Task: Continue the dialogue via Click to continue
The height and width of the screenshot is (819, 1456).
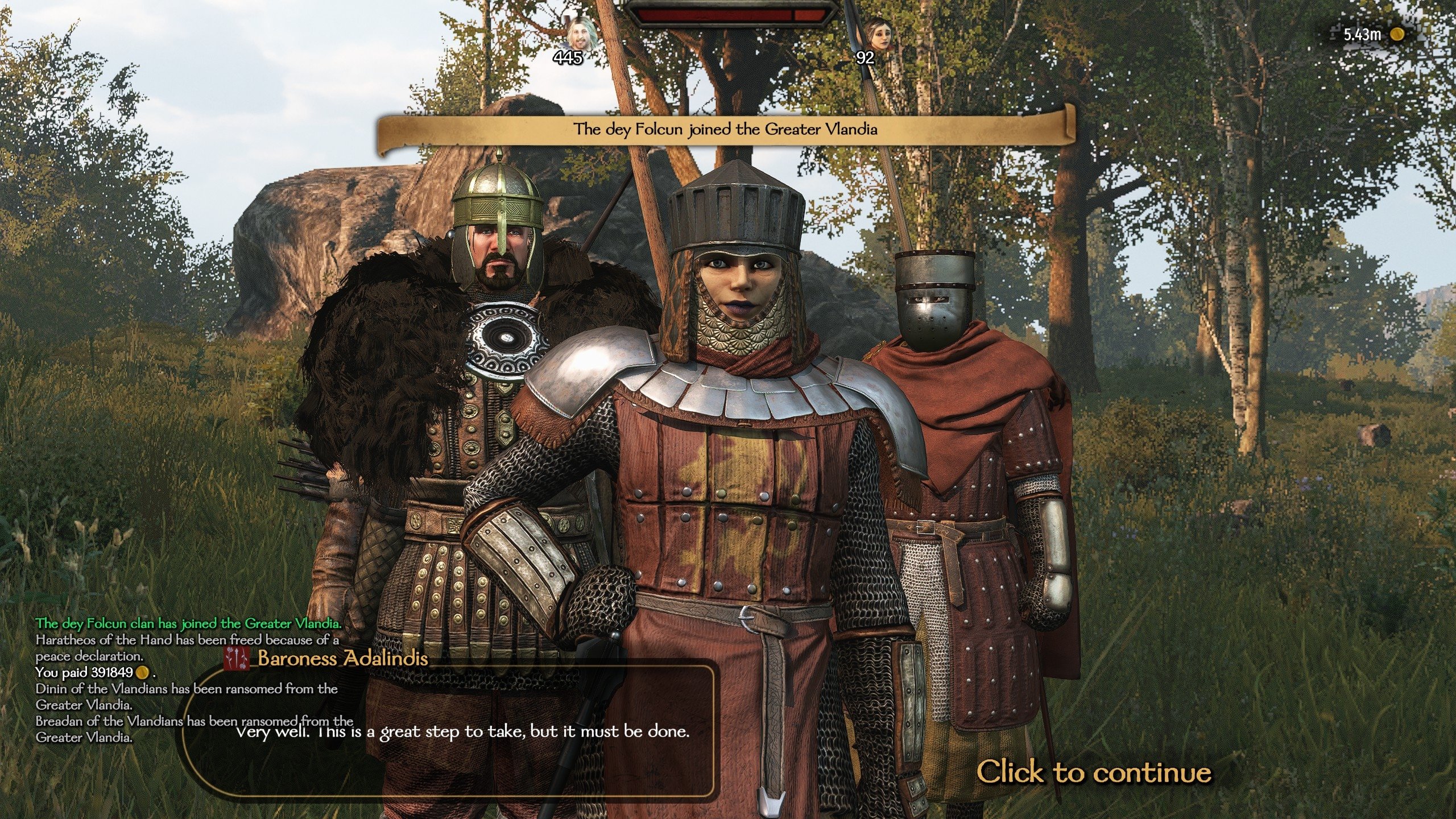Action: [x=1093, y=772]
